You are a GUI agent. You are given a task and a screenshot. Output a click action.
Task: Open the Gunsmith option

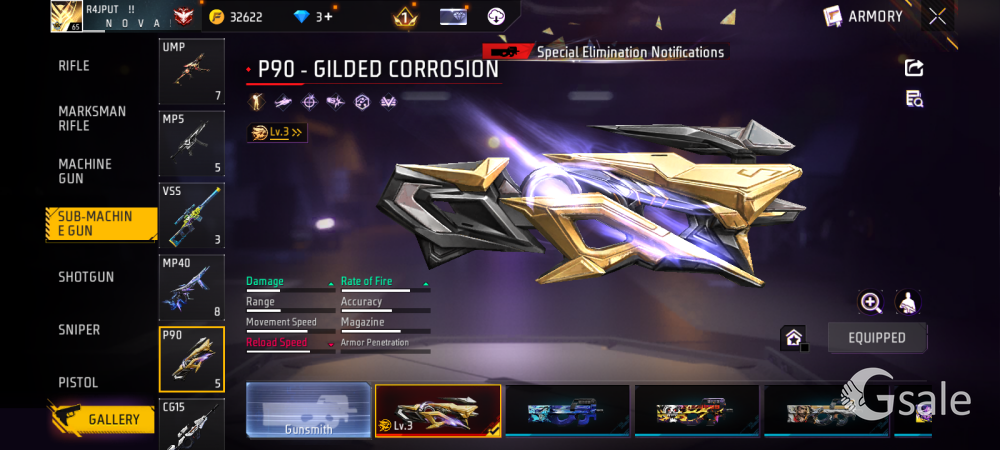click(308, 411)
